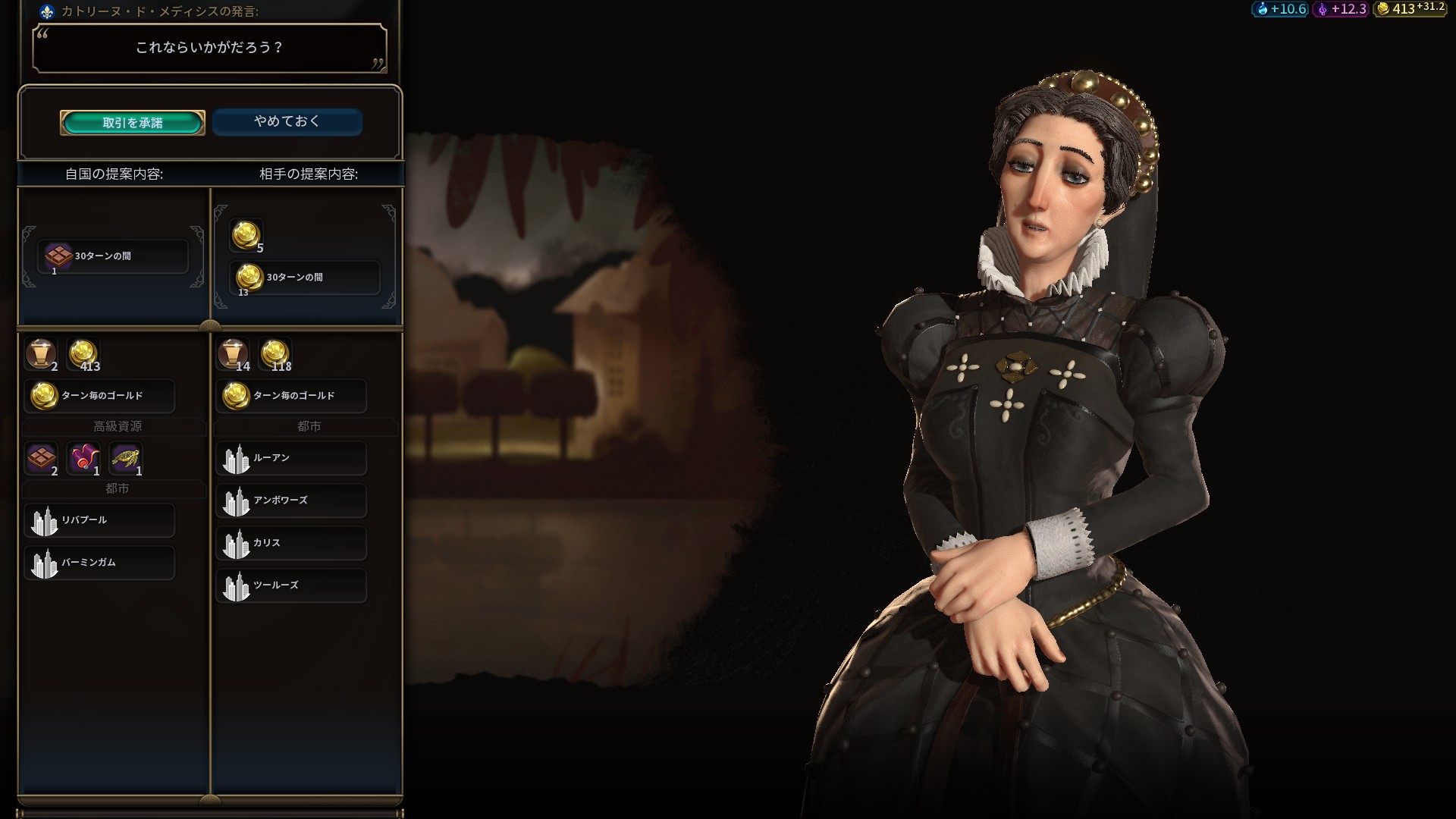The width and height of the screenshot is (1456, 819).
Task: Request Catherine's ターン毎のゴールド (gold per turn)
Action: coord(291,396)
